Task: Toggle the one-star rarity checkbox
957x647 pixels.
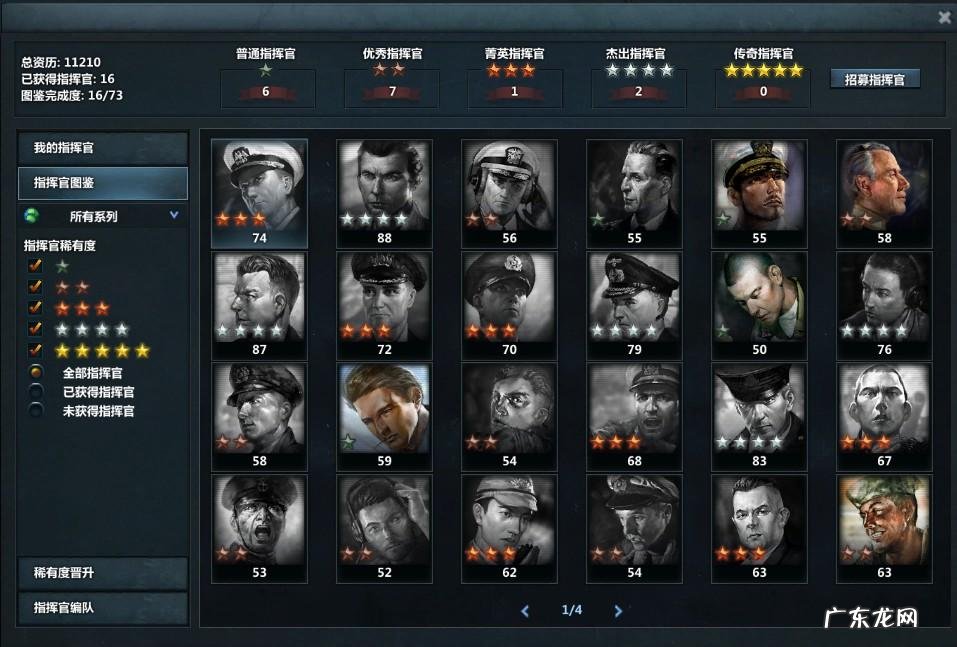Action: point(36,266)
